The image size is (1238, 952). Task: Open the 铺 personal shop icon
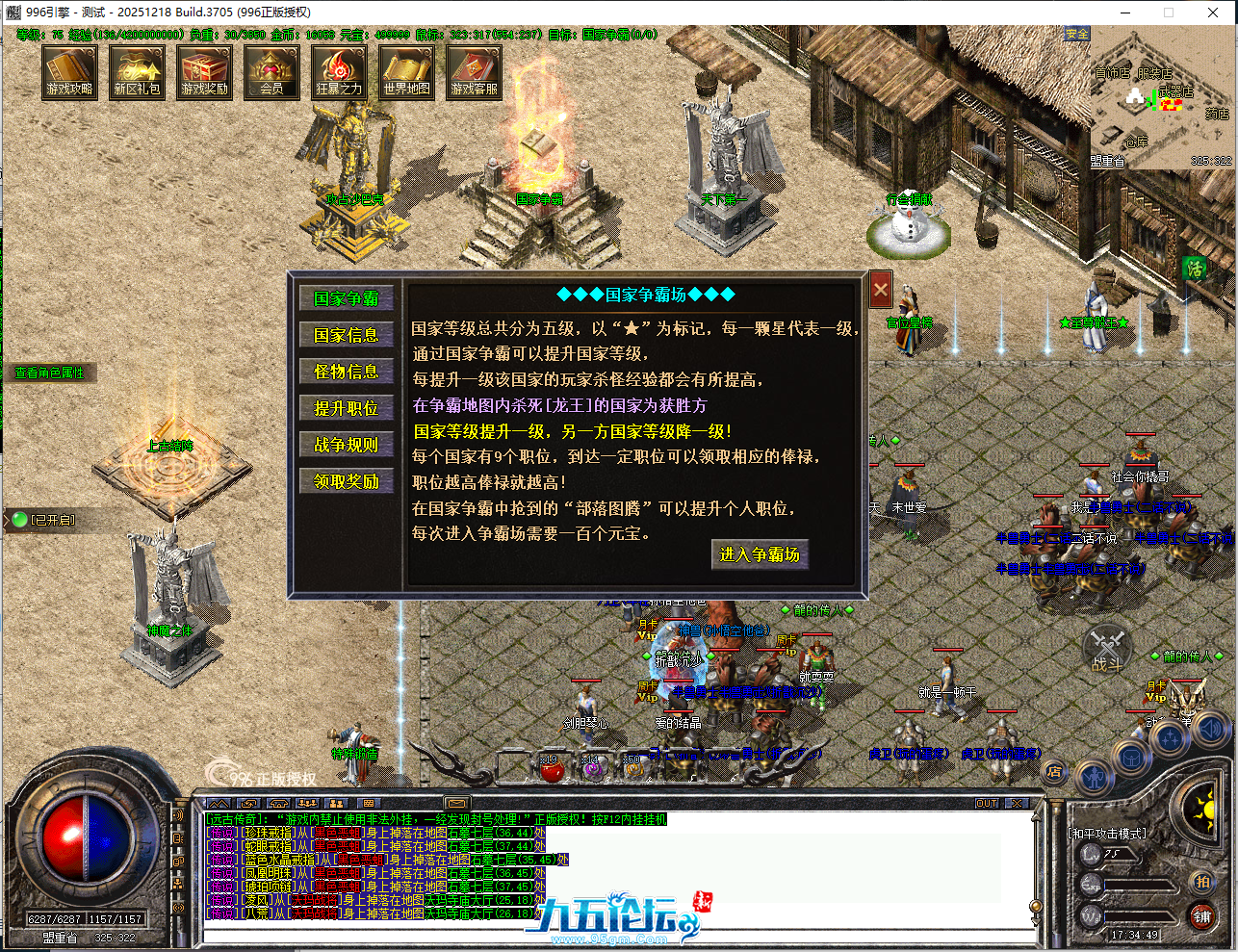[x=1201, y=917]
